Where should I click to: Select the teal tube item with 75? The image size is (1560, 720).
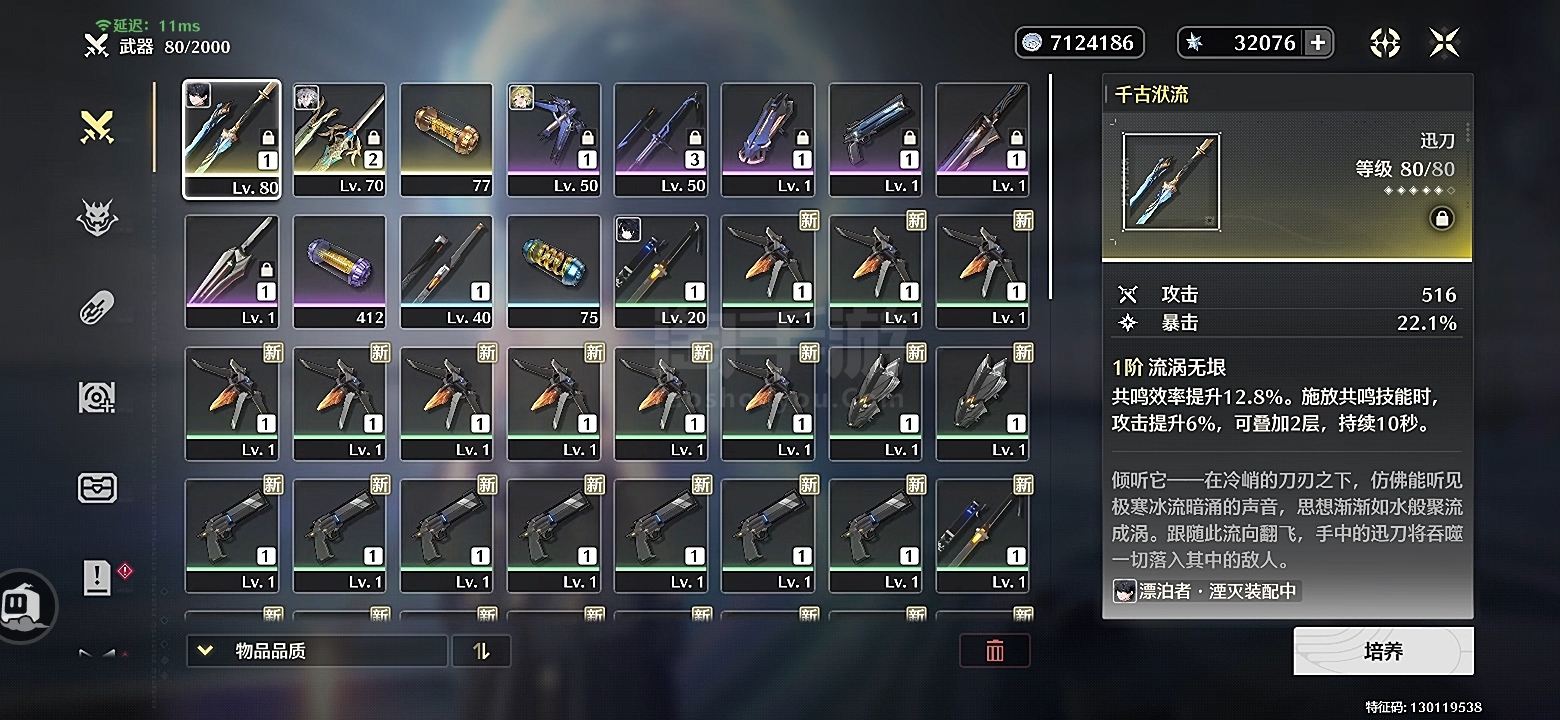pyautogui.click(x=553, y=271)
